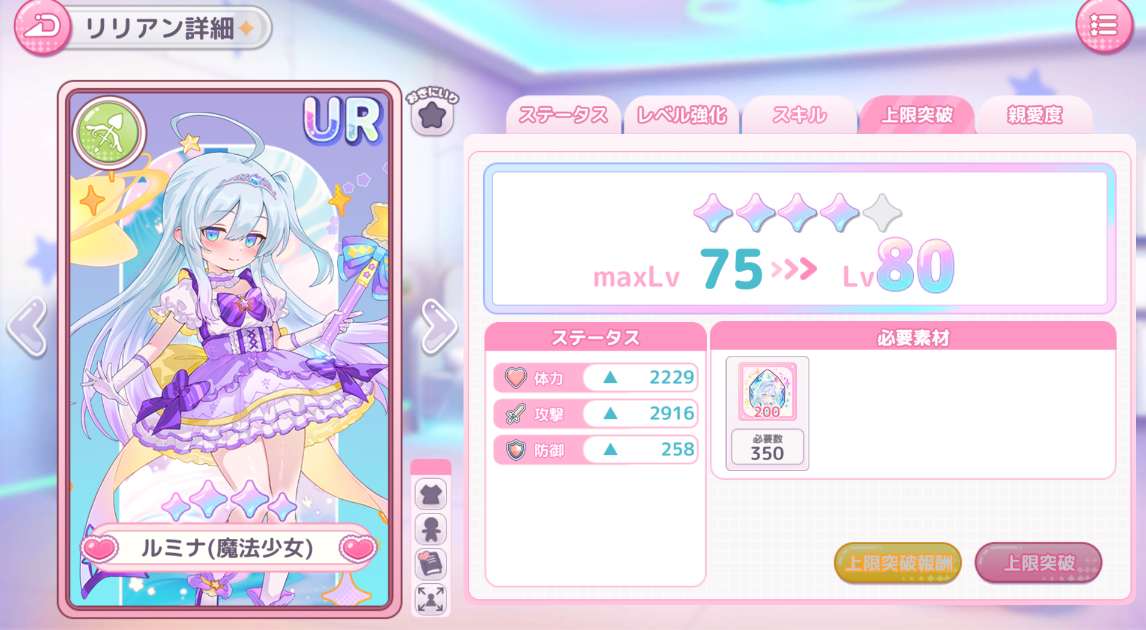Open the heart book profile icon

(x=431, y=564)
